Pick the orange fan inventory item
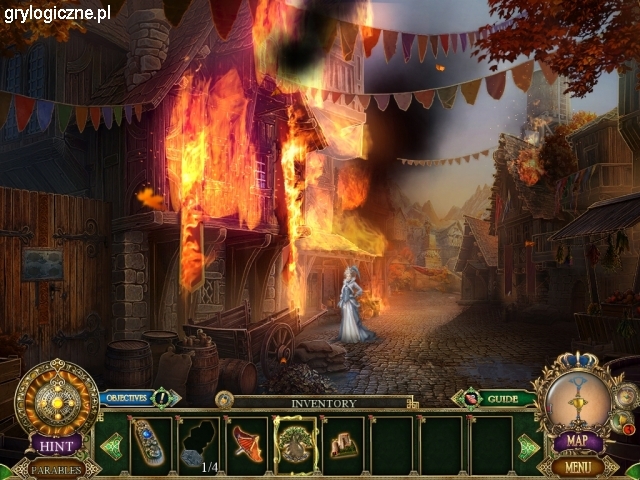 (x=248, y=443)
